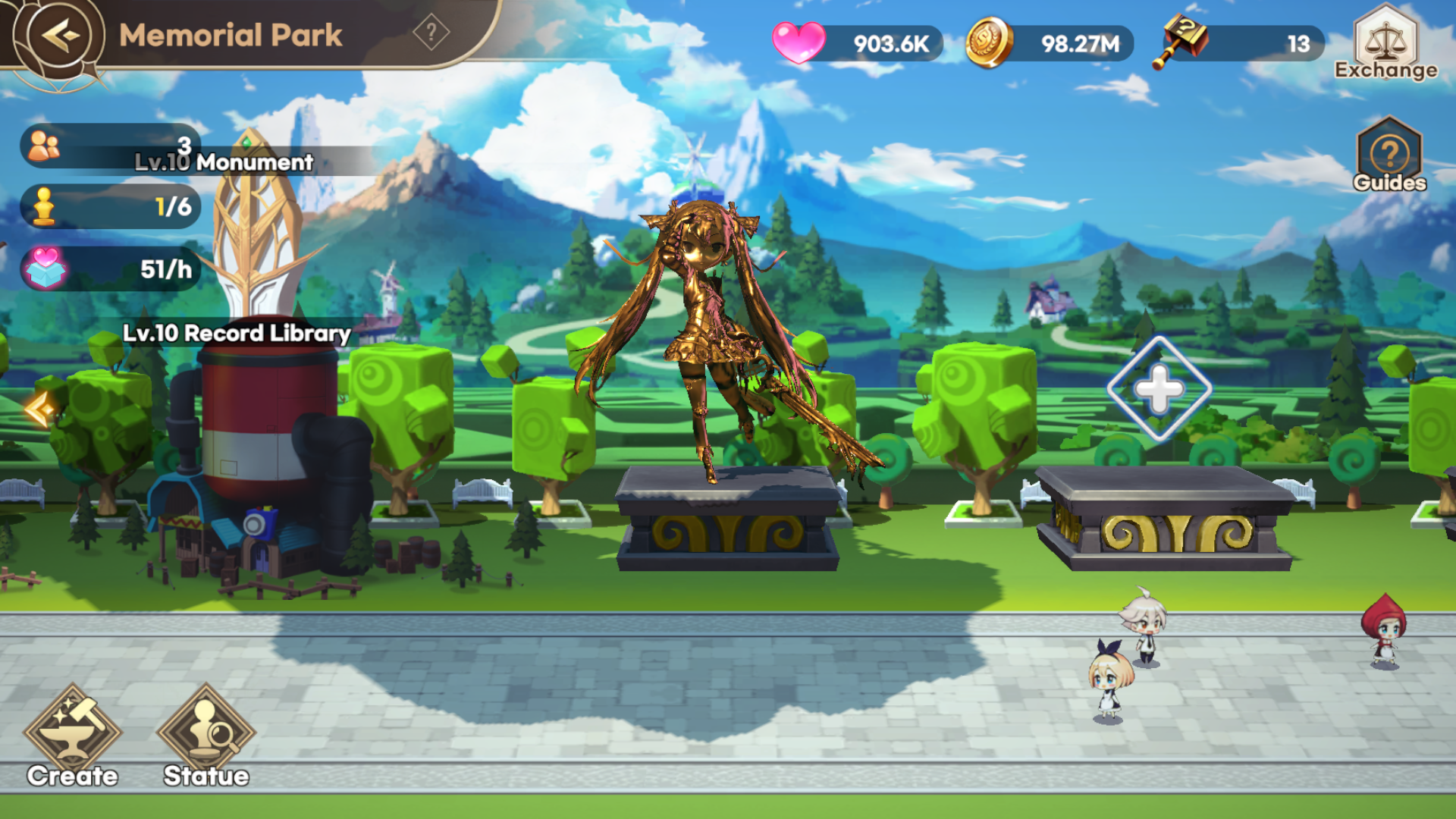Image resolution: width=1456 pixels, height=819 pixels.
Task: Select the Lv.10 Monument
Action: (x=256, y=227)
